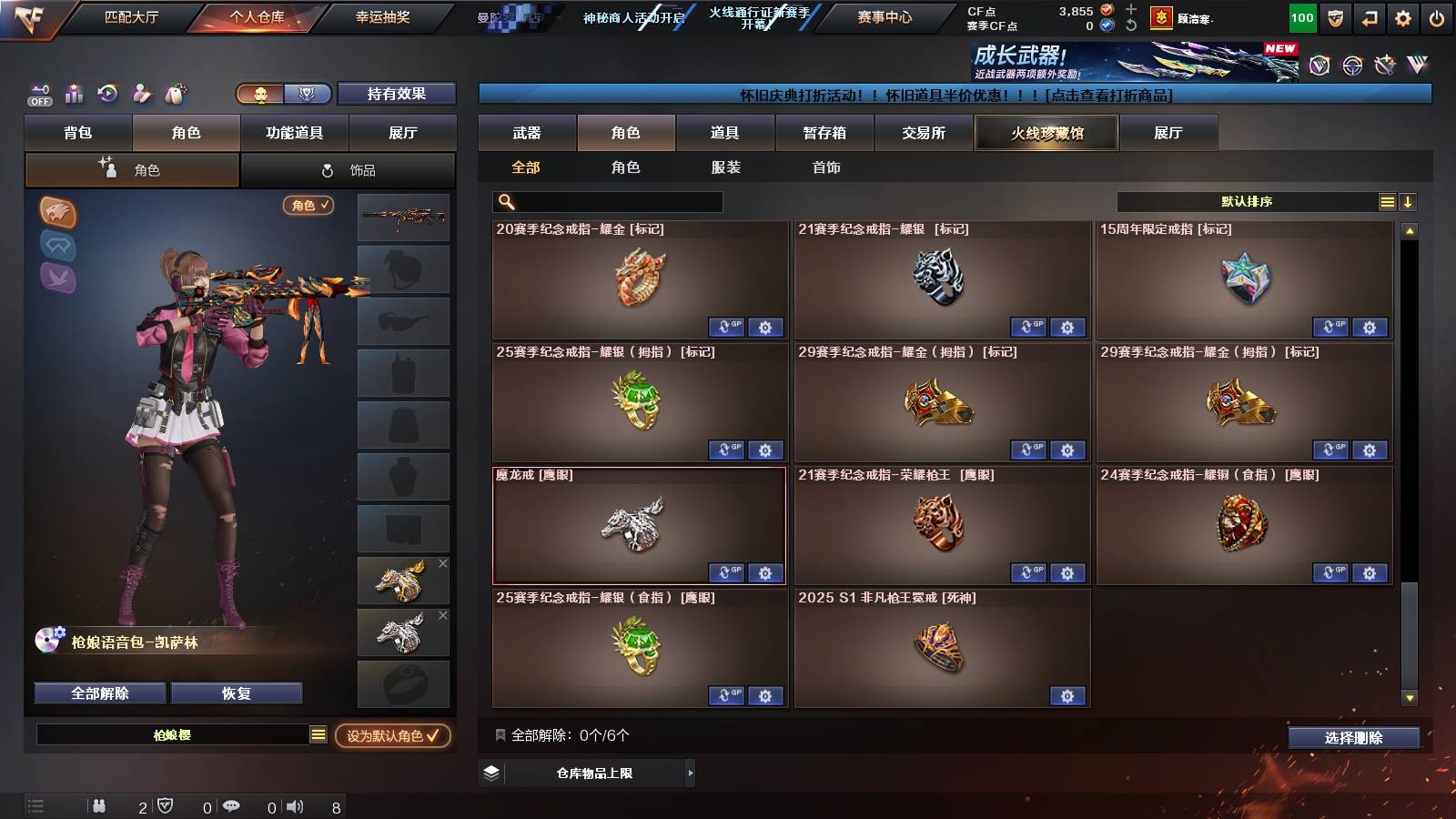Image resolution: width=1456 pixels, height=819 pixels.
Task: Switch to the 首饰 sub-tab
Action: (x=824, y=167)
